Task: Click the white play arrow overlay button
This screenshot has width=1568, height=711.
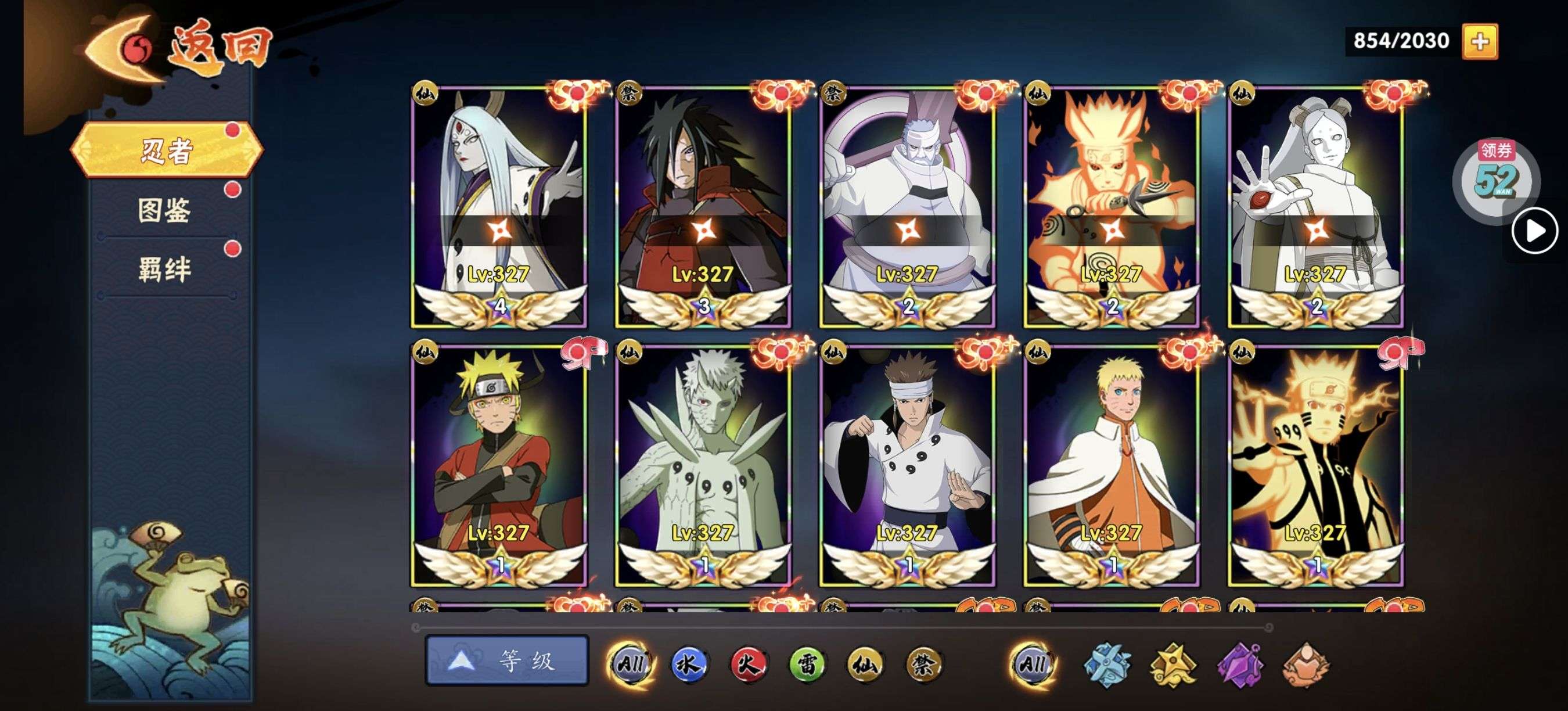Action: tap(1534, 231)
